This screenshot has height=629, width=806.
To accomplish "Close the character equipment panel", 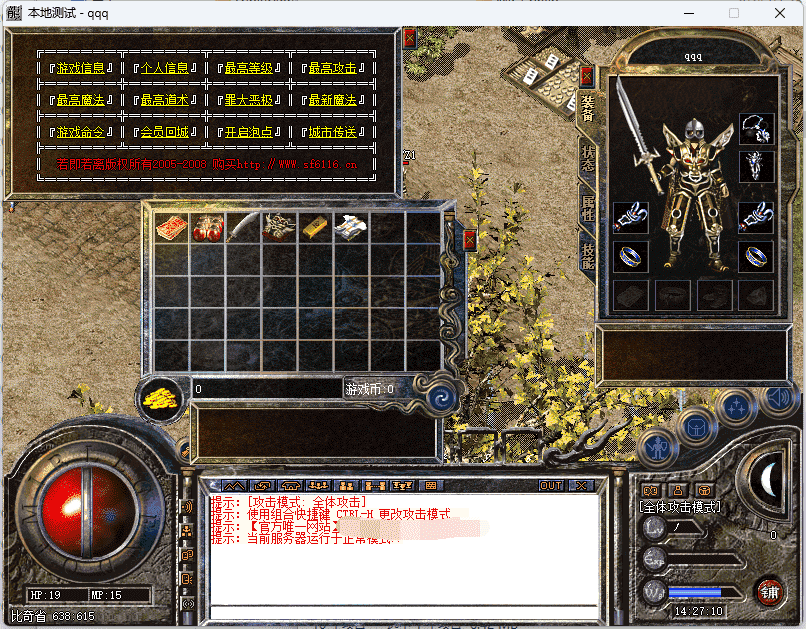I will pyautogui.click(x=587, y=76).
